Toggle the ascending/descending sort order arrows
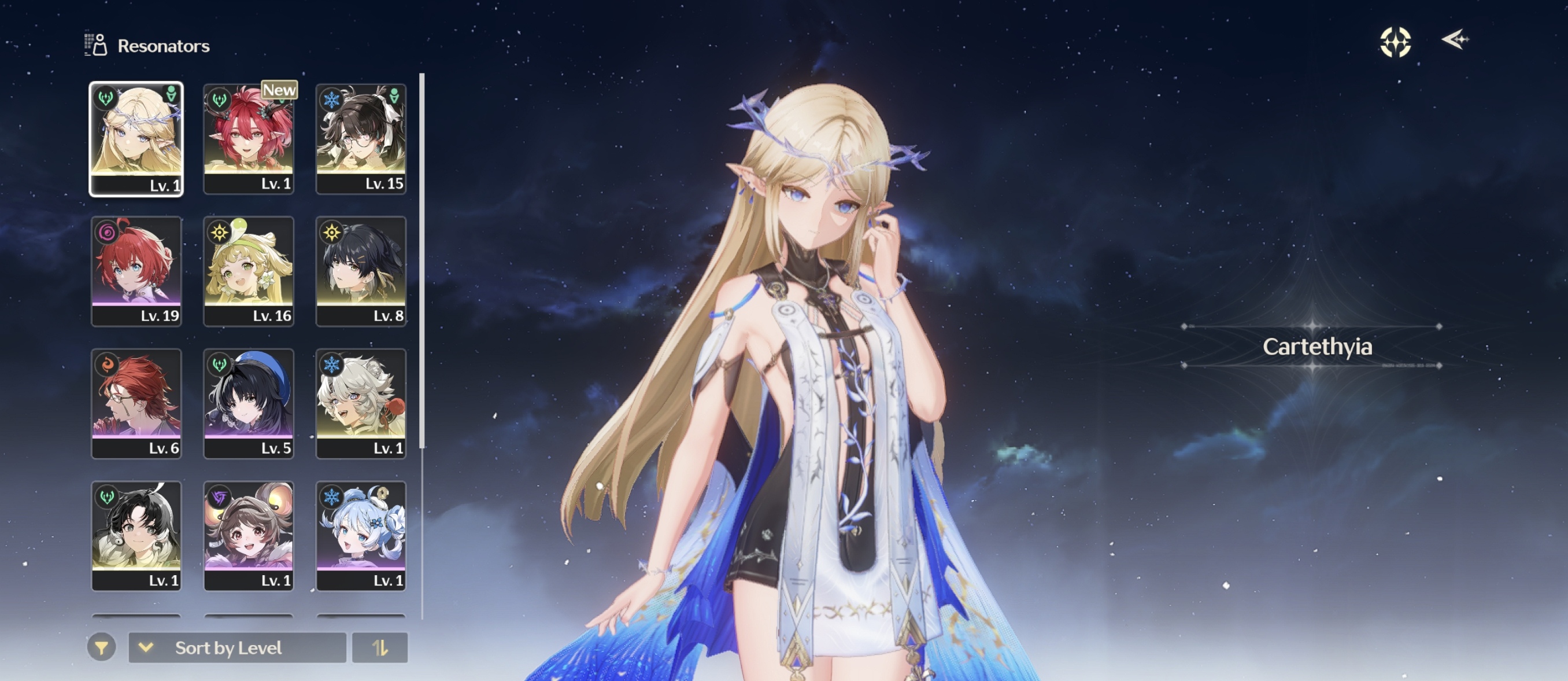 (x=380, y=647)
